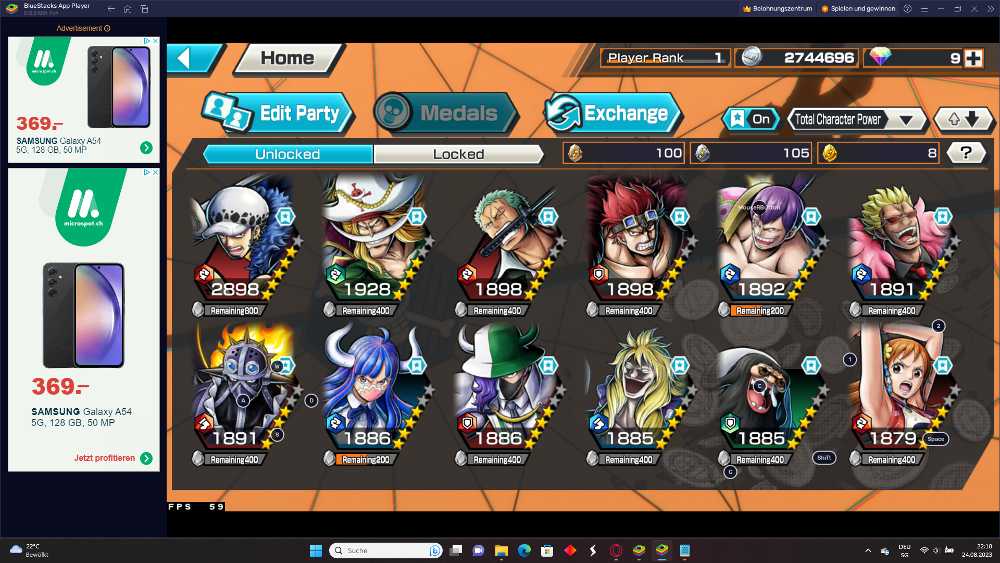Click the Samsung Galaxy A54 advertisement arrow
The height and width of the screenshot is (563, 1000).
point(146,148)
